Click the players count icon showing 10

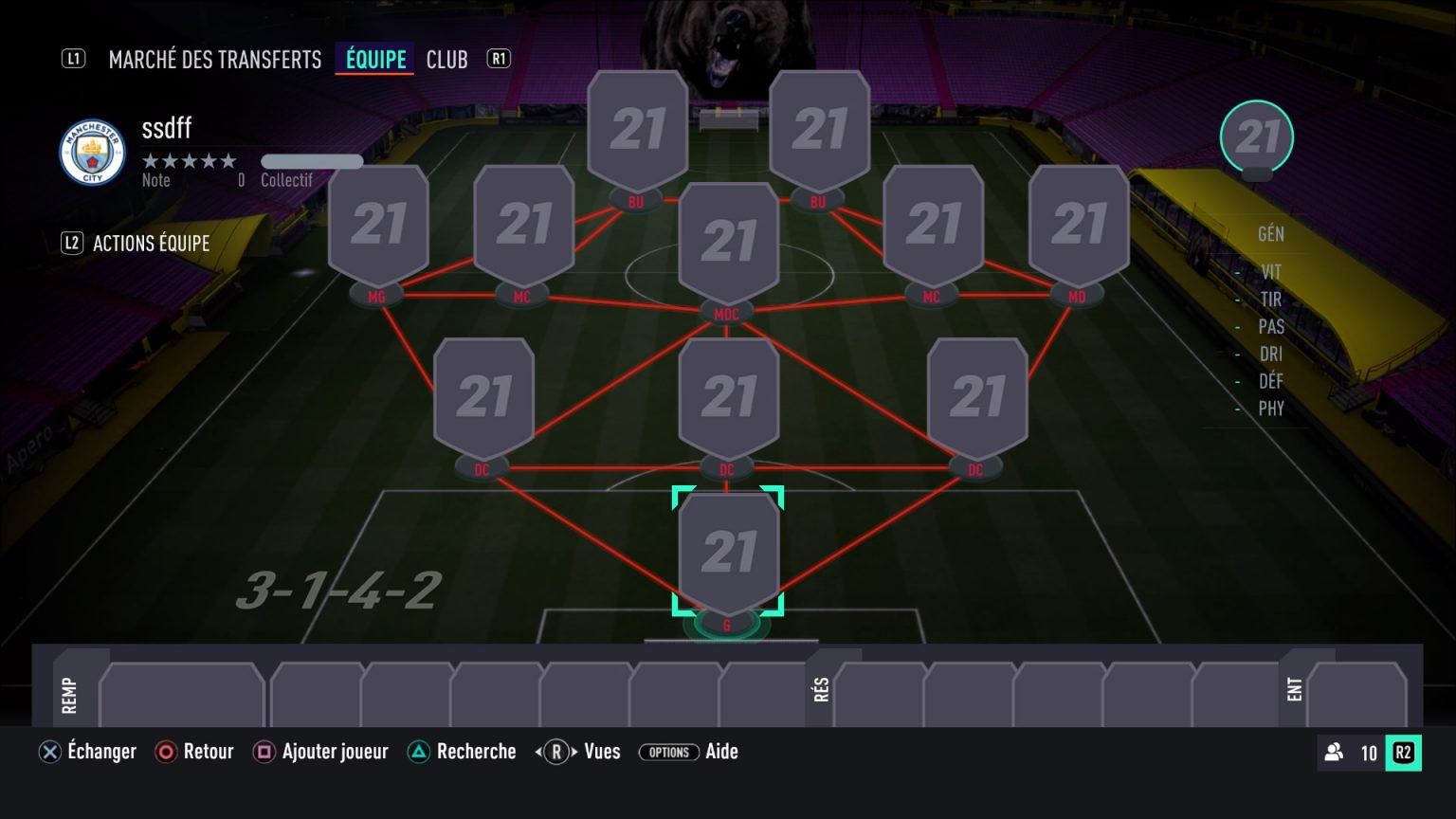click(1333, 753)
